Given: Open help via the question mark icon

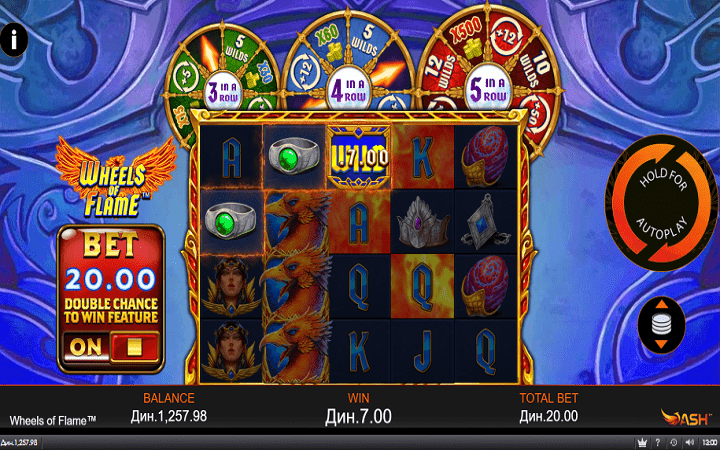Looking at the screenshot, I should pyautogui.click(x=658, y=442).
